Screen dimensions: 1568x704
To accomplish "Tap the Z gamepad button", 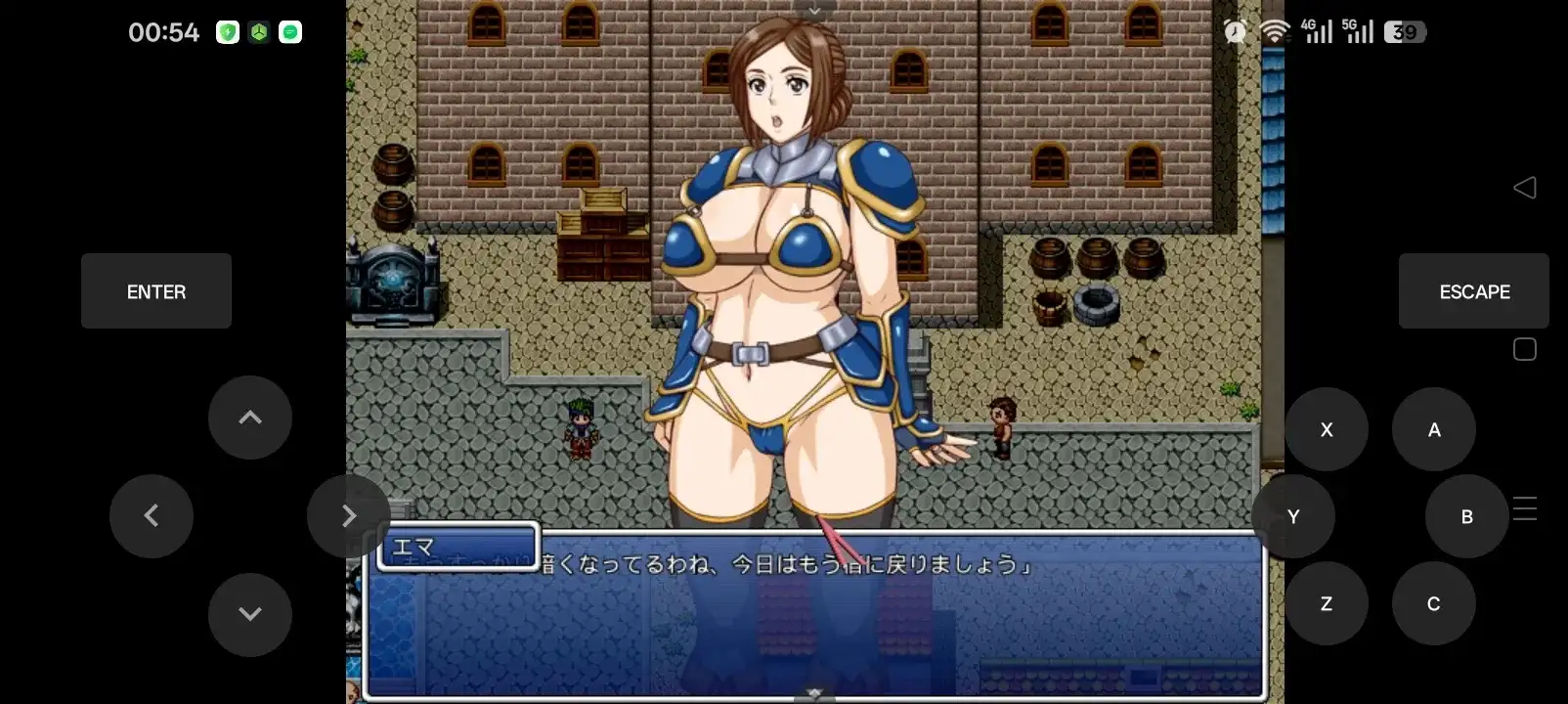I will tap(1327, 603).
